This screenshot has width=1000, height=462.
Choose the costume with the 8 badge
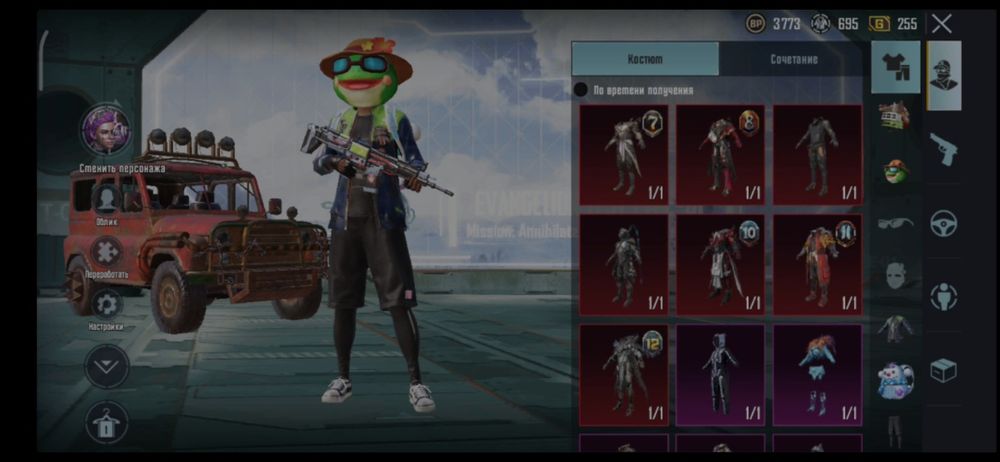pyautogui.click(x=720, y=155)
